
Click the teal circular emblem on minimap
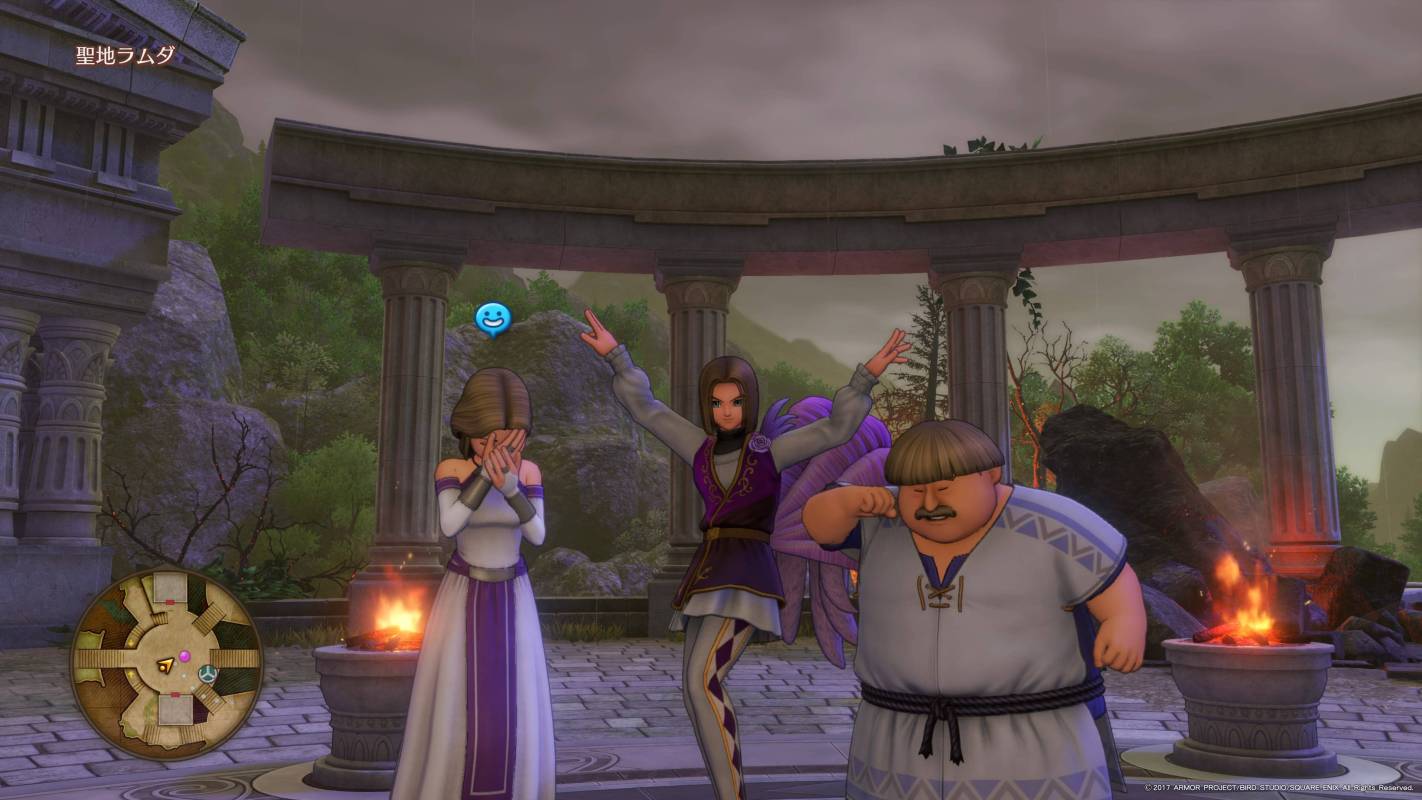coord(208,672)
